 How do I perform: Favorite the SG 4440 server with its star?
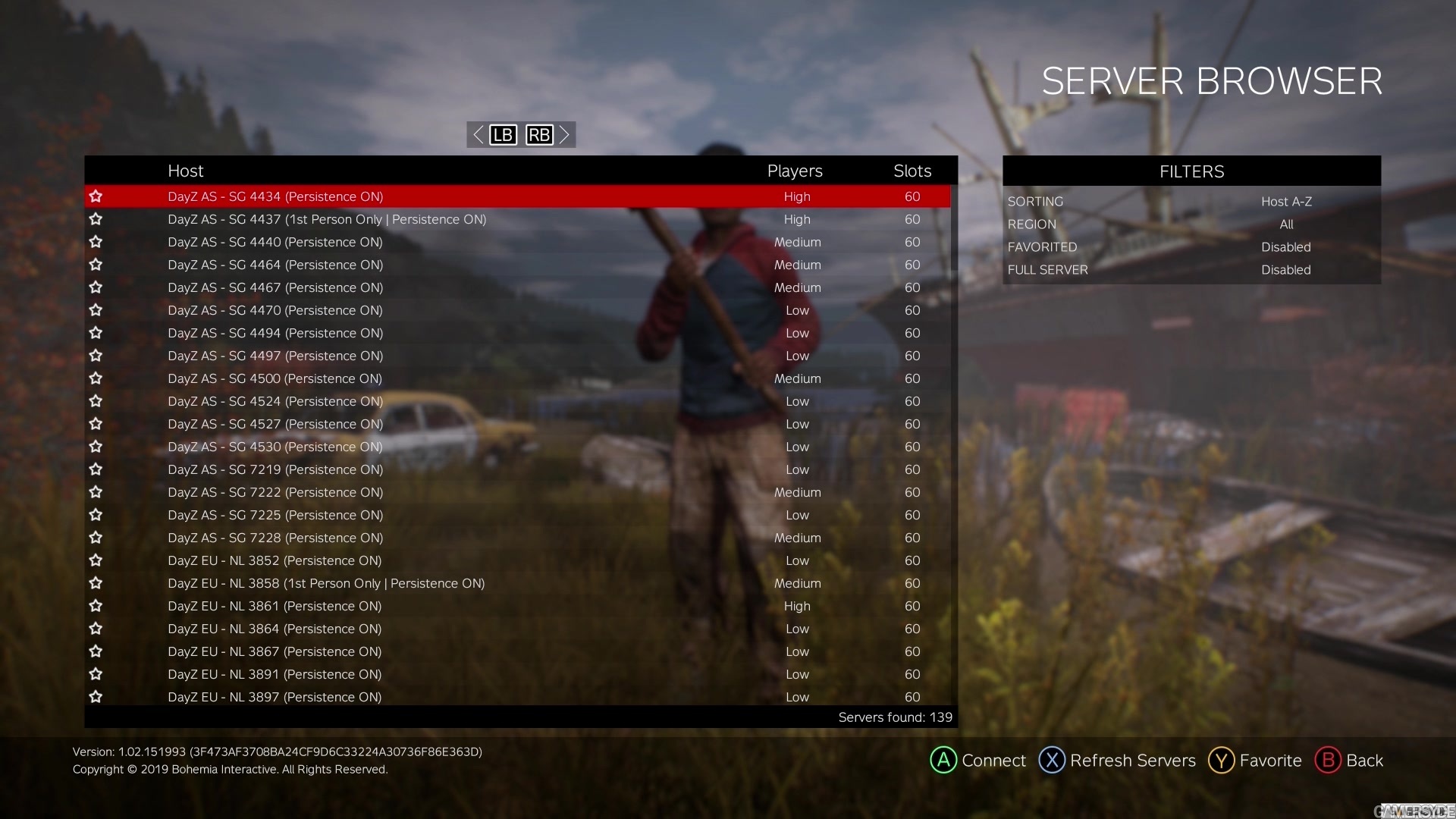(96, 242)
